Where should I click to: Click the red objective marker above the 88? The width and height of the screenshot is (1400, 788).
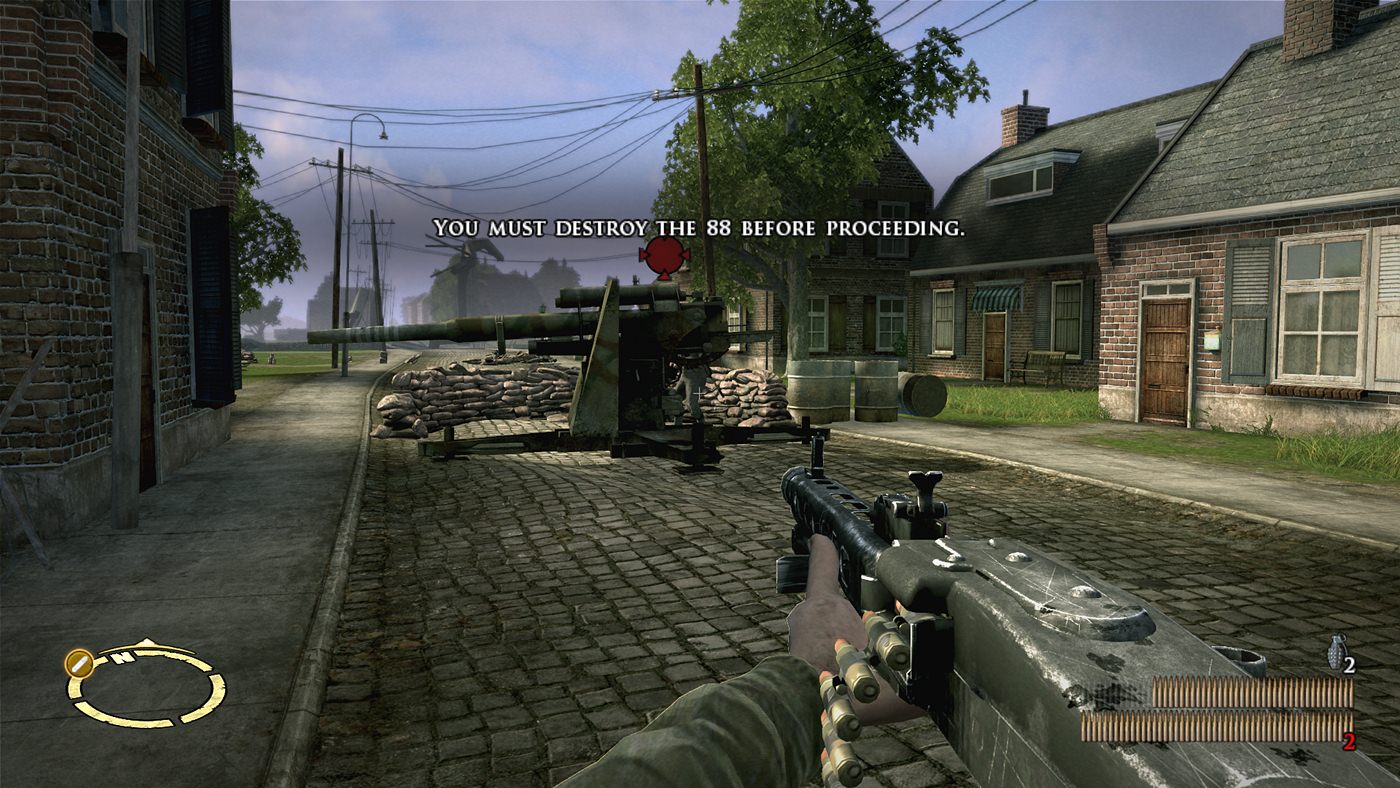click(x=664, y=257)
